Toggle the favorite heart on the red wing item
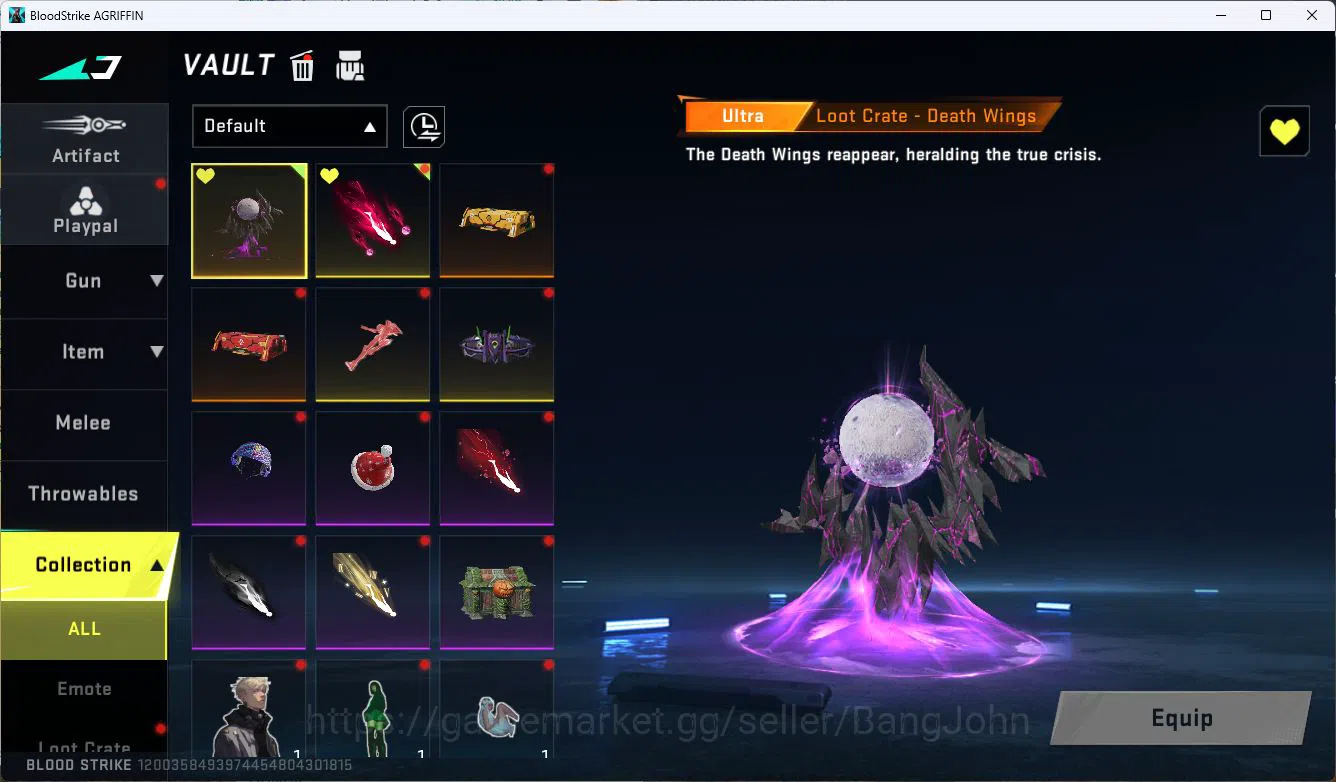The height and width of the screenshot is (782, 1336). click(x=330, y=175)
